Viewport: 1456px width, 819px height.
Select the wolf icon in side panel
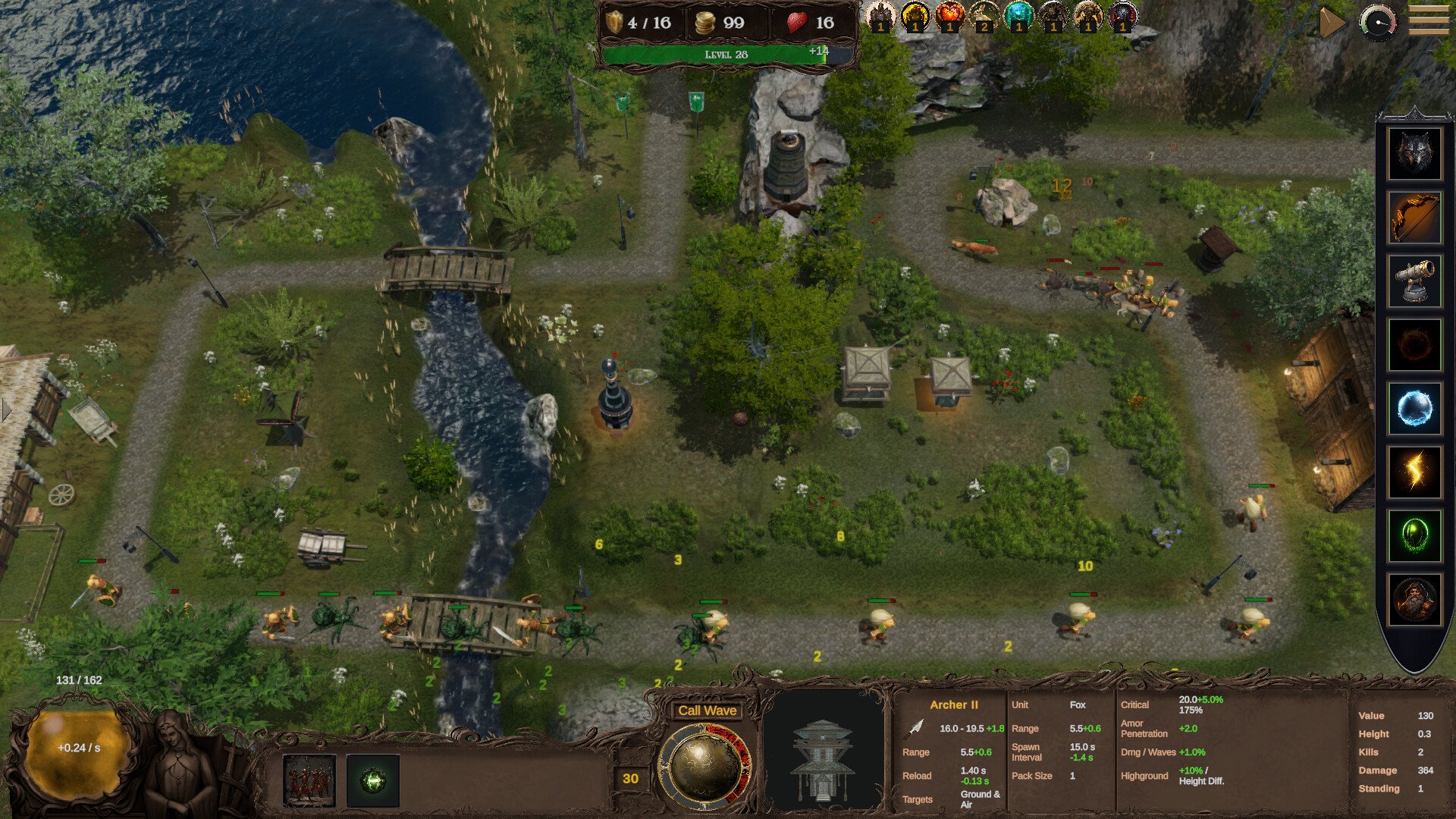click(1414, 154)
